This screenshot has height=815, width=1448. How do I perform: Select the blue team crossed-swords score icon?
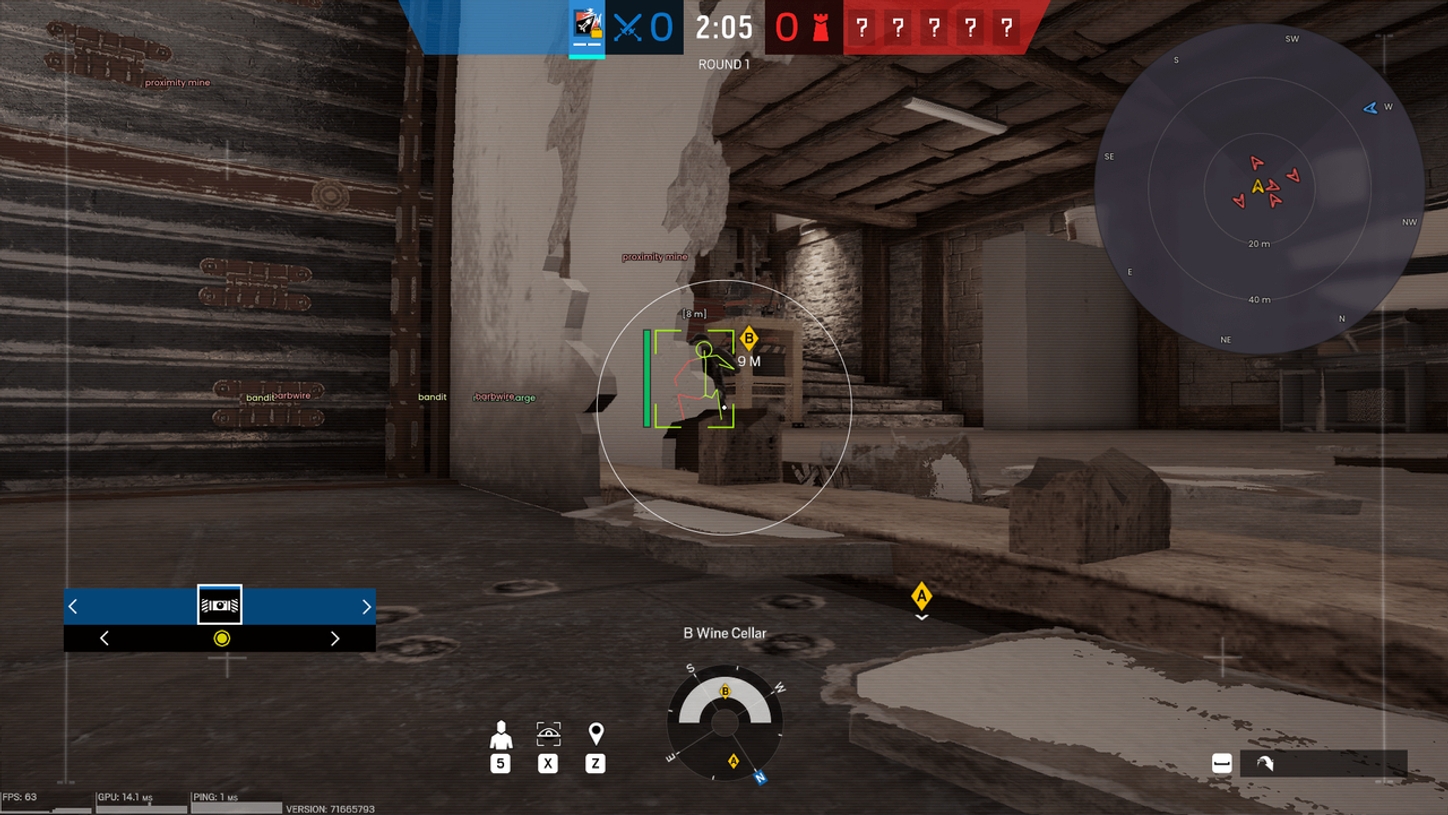coord(625,28)
